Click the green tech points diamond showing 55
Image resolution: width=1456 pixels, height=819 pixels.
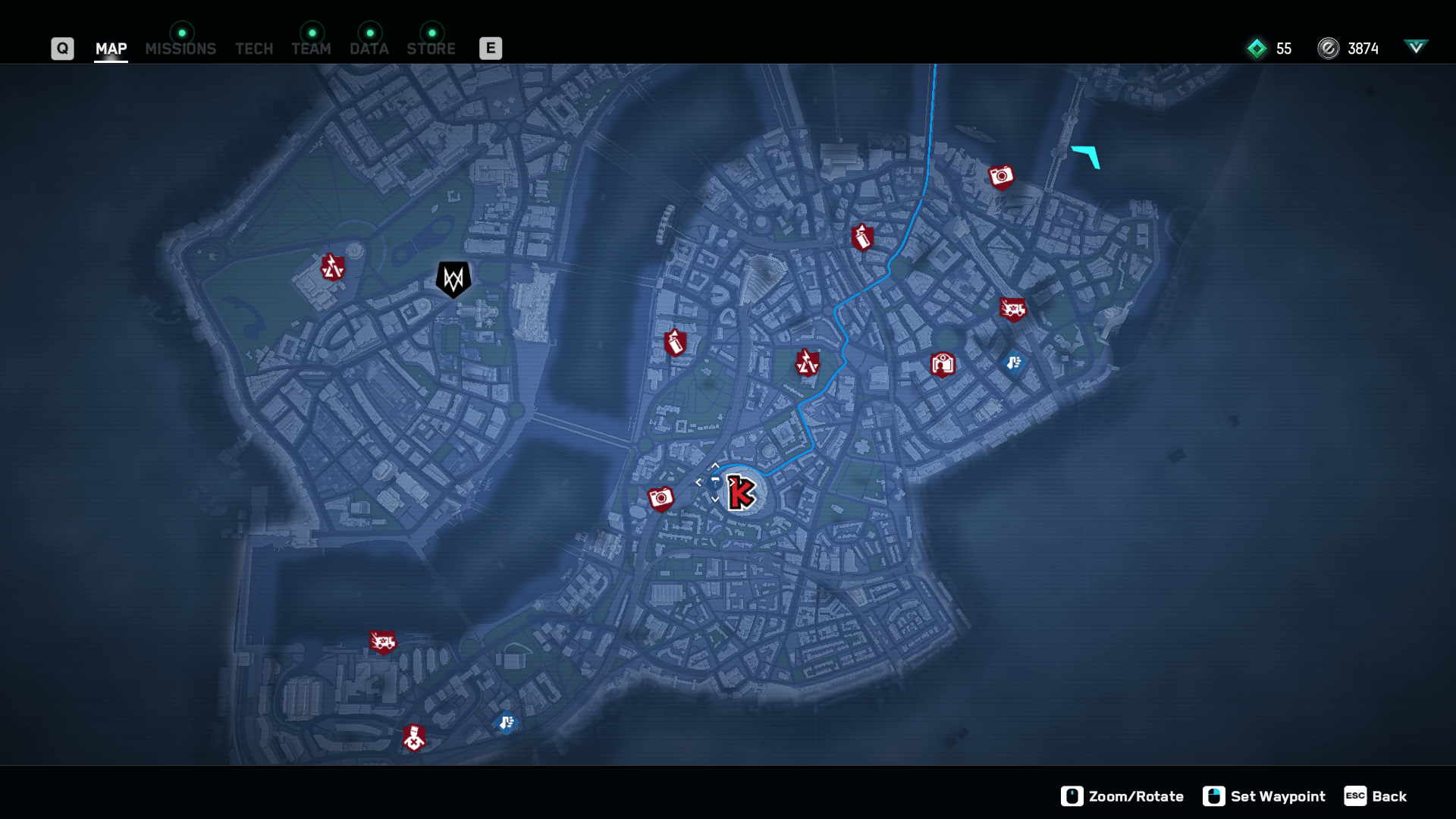(1257, 49)
